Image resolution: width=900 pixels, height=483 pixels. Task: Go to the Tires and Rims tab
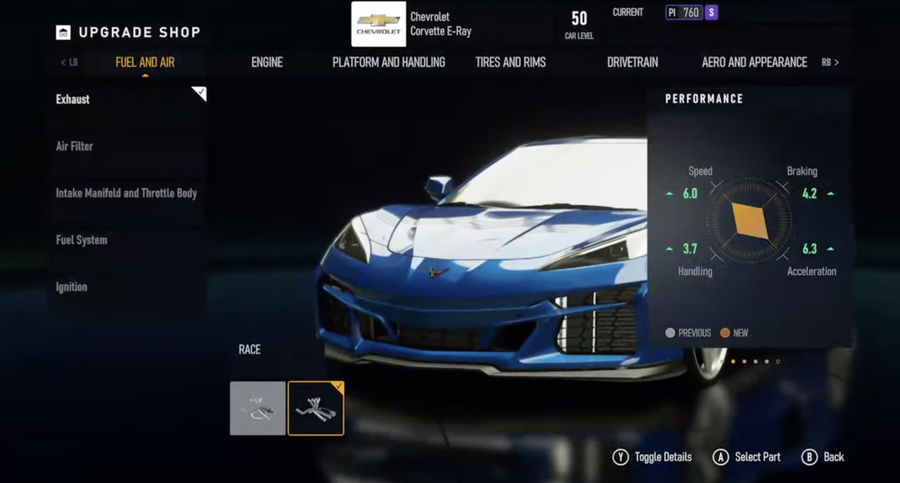tap(510, 62)
